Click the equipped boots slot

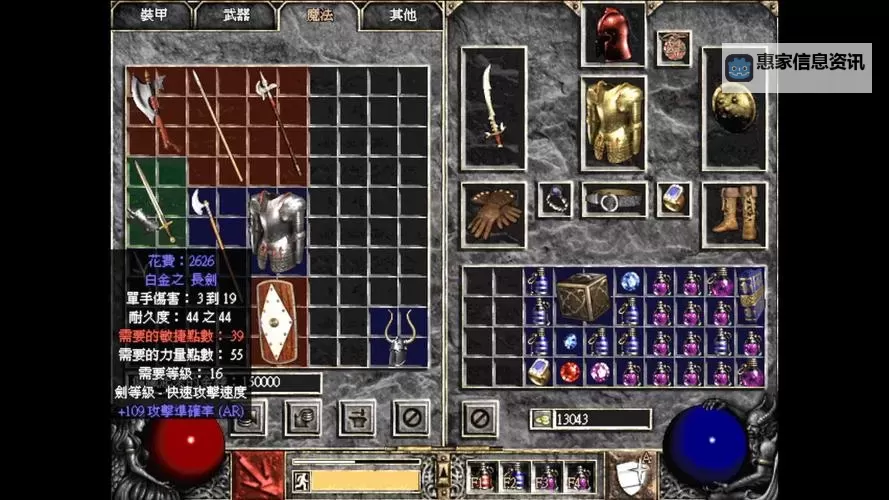[x=734, y=214]
